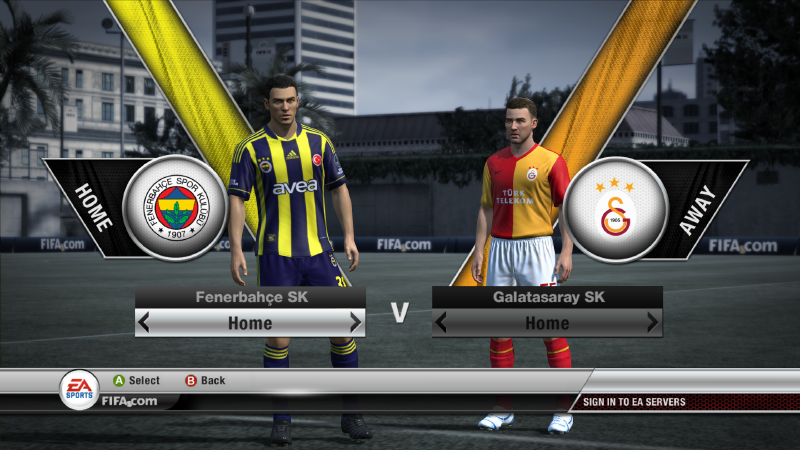This screenshot has height=450, width=800.
Task: Click Sign In To EA Servers
Action: (x=635, y=402)
